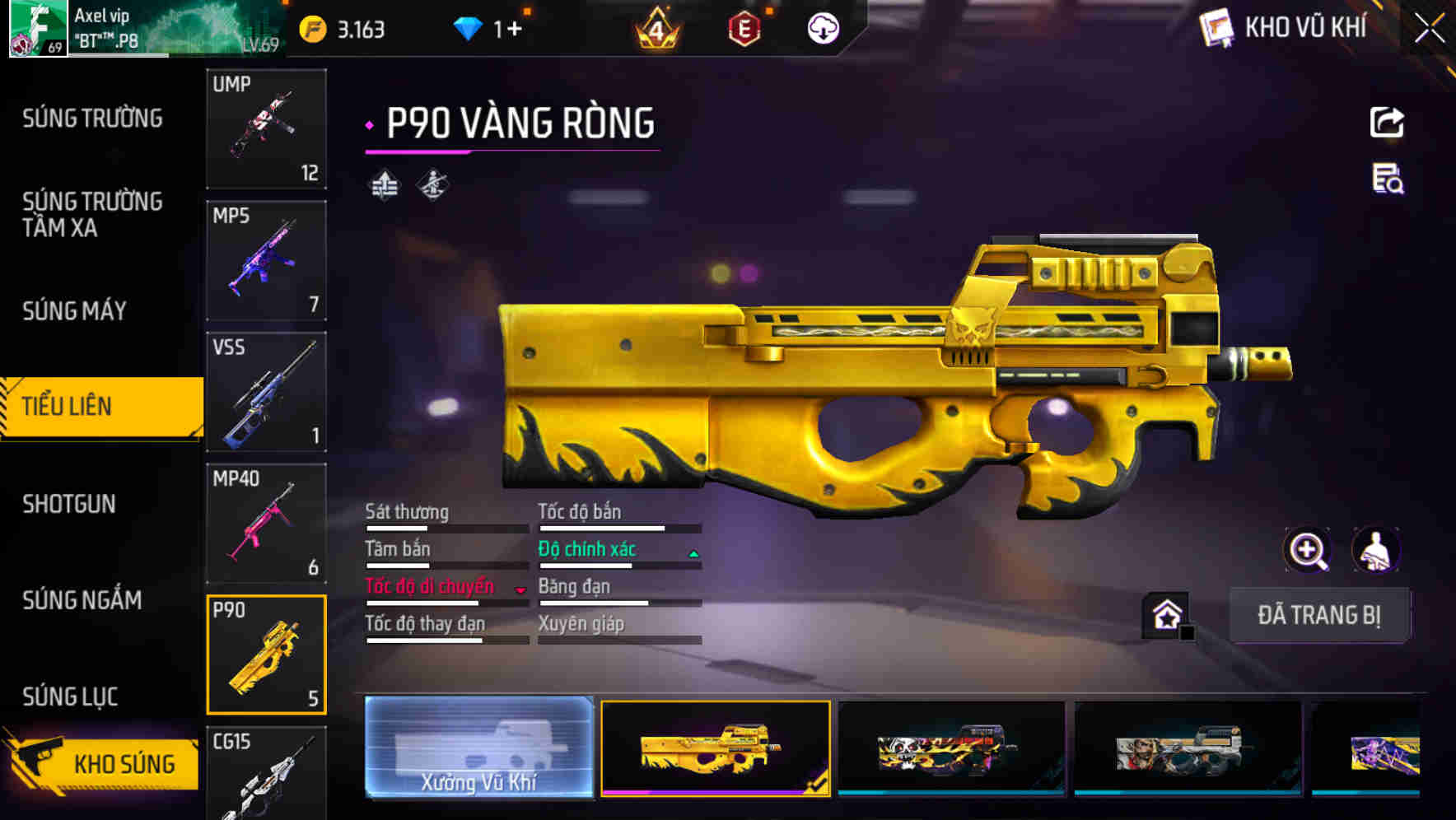Click the crossed-gun skill icon under weapon title
This screenshot has width=1456, height=820.
click(432, 184)
